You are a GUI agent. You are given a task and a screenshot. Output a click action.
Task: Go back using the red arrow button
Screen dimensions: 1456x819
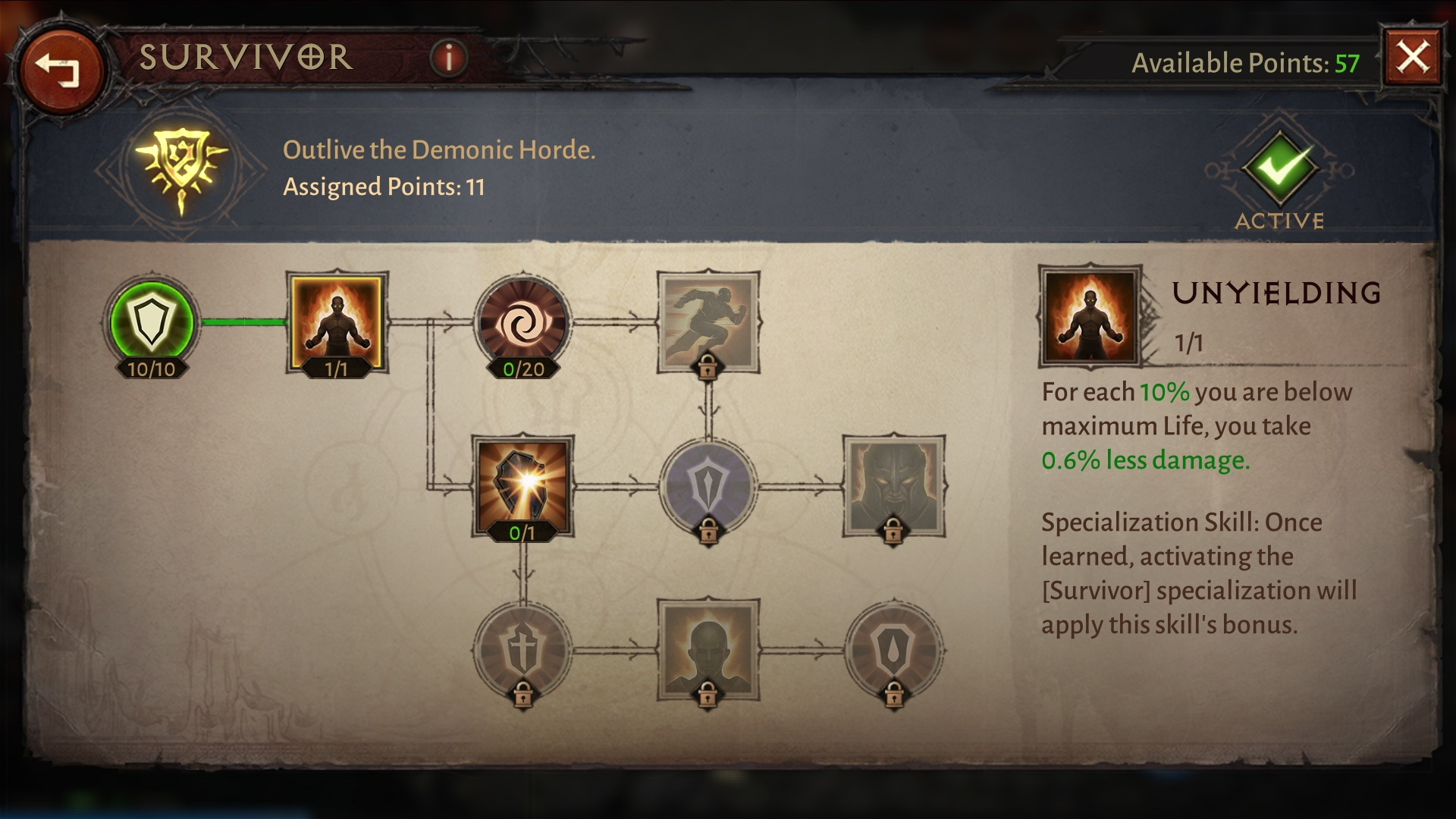point(60,70)
